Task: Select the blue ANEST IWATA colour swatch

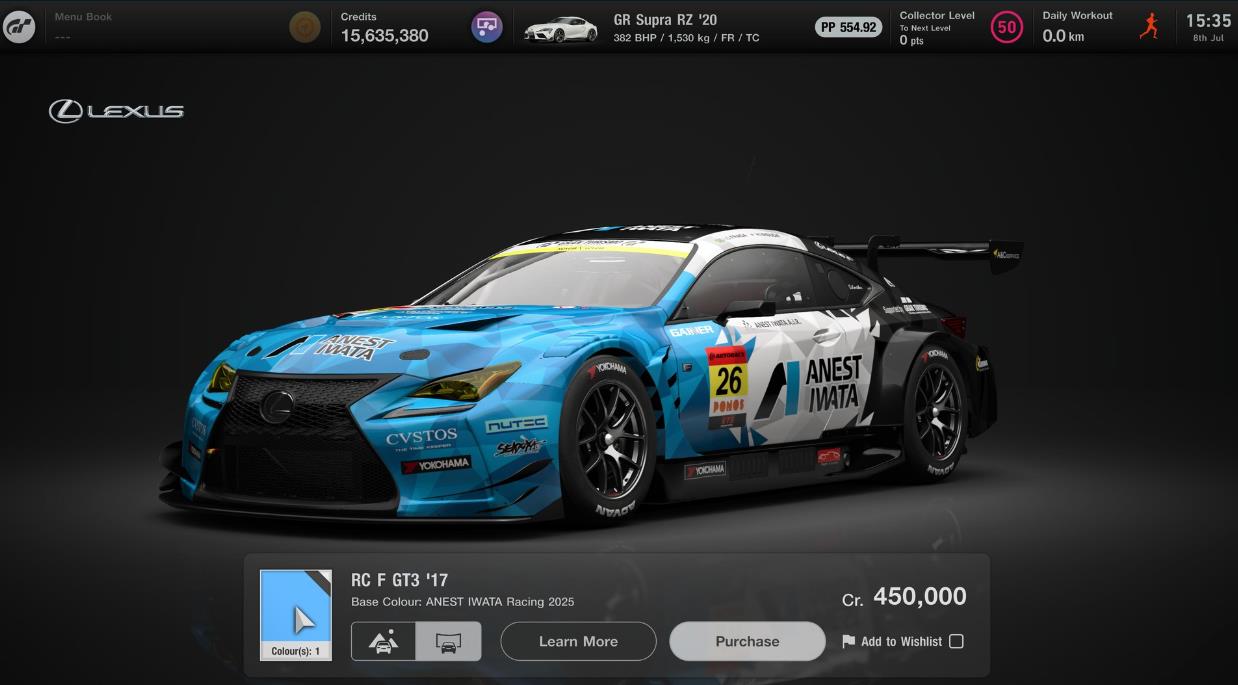Action: (x=296, y=614)
